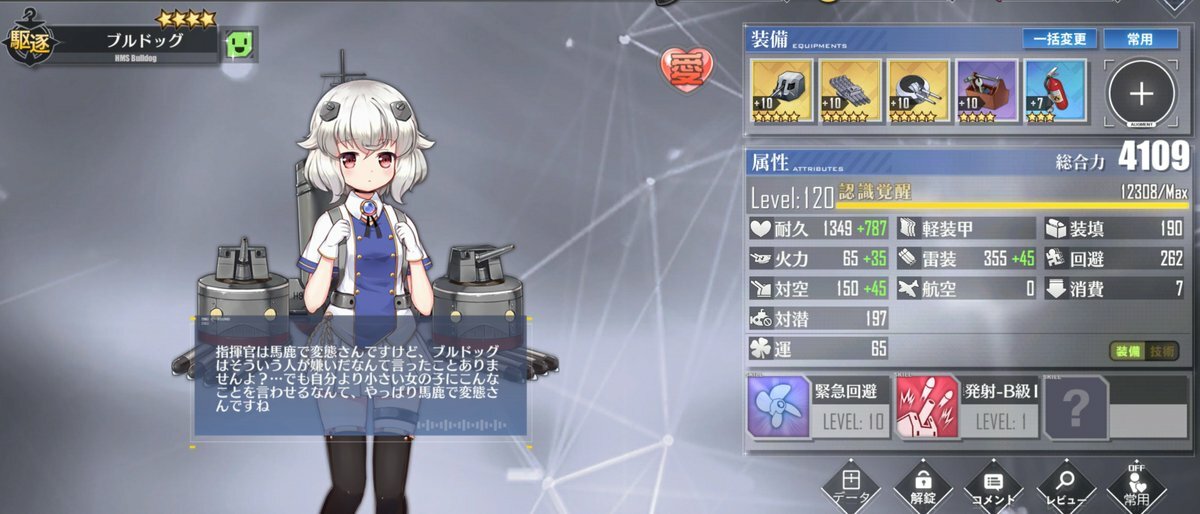Select the main gun turret equipment slot
This screenshot has height=514, width=1200.
pos(783,91)
